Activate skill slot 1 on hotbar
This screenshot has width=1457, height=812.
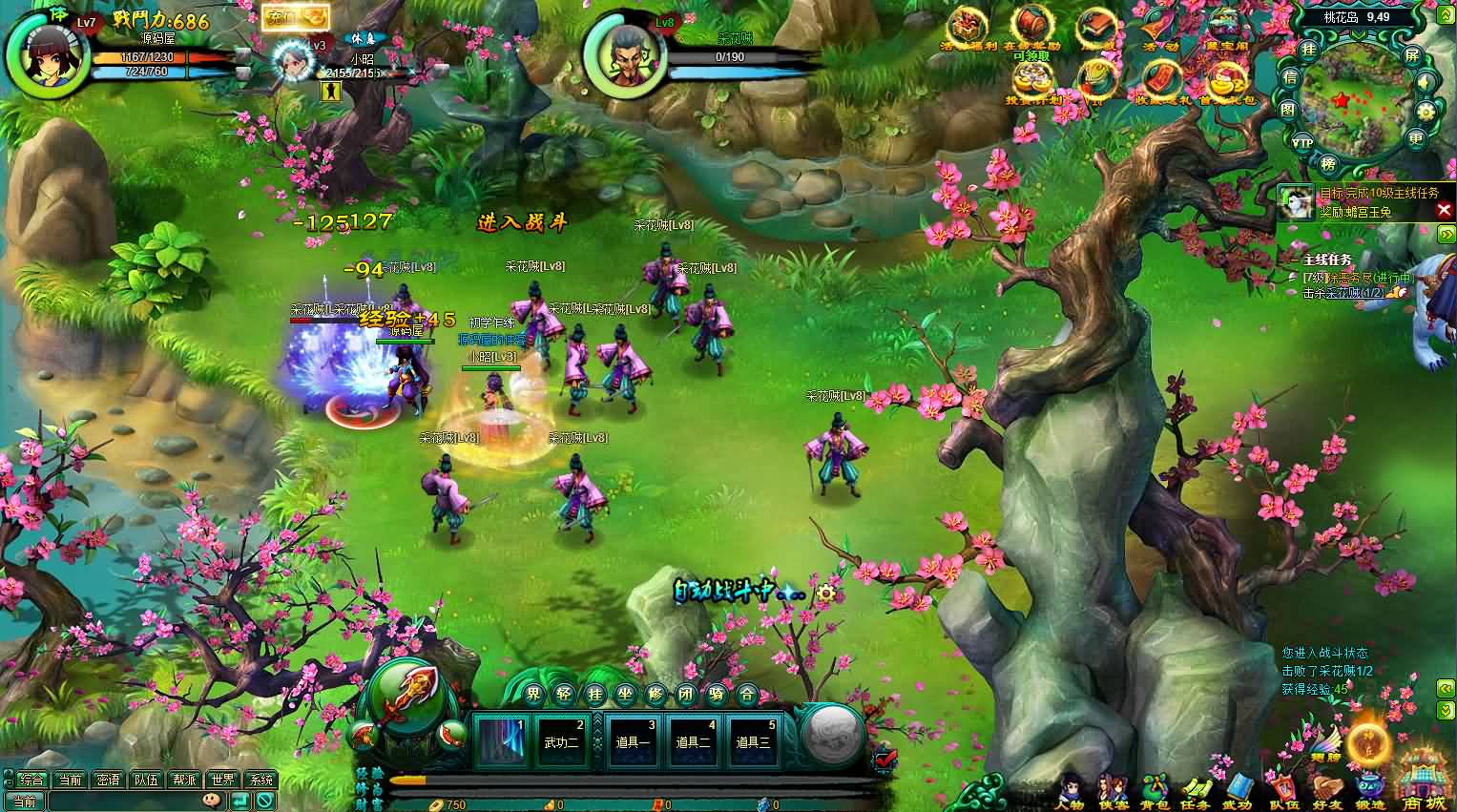(x=502, y=741)
